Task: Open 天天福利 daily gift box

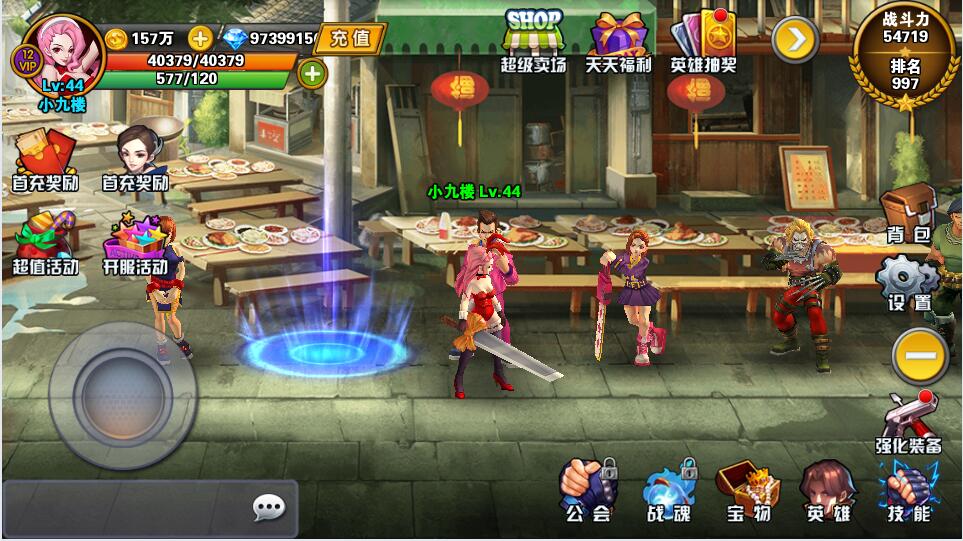Action: [617, 40]
